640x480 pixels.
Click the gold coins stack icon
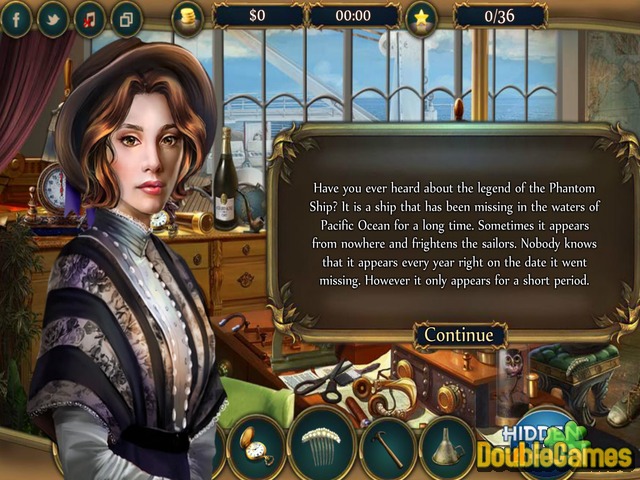click(186, 16)
